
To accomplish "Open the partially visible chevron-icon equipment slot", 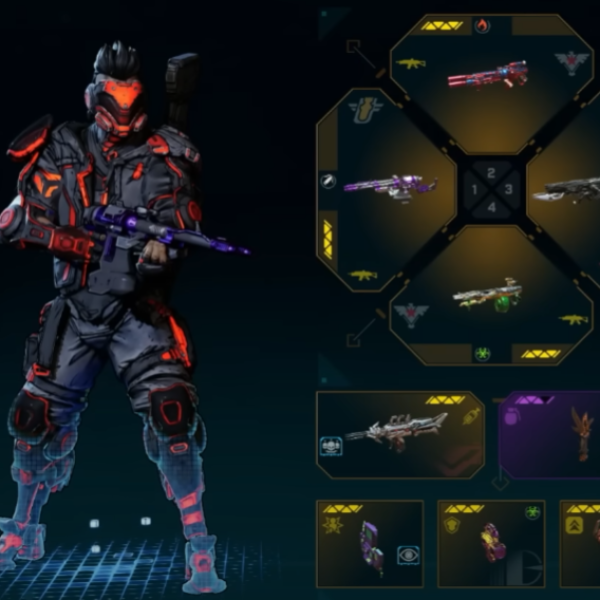I will point(580,544).
